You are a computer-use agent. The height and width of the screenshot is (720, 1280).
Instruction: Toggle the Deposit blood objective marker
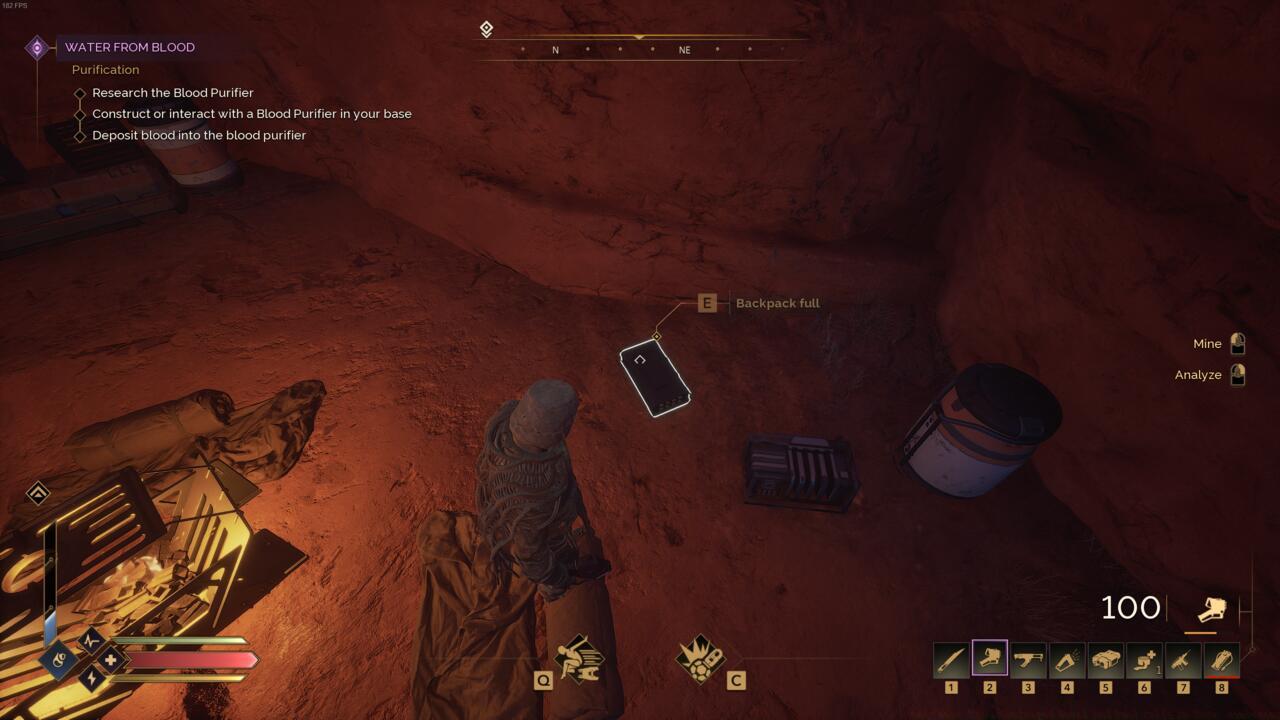click(x=79, y=135)
